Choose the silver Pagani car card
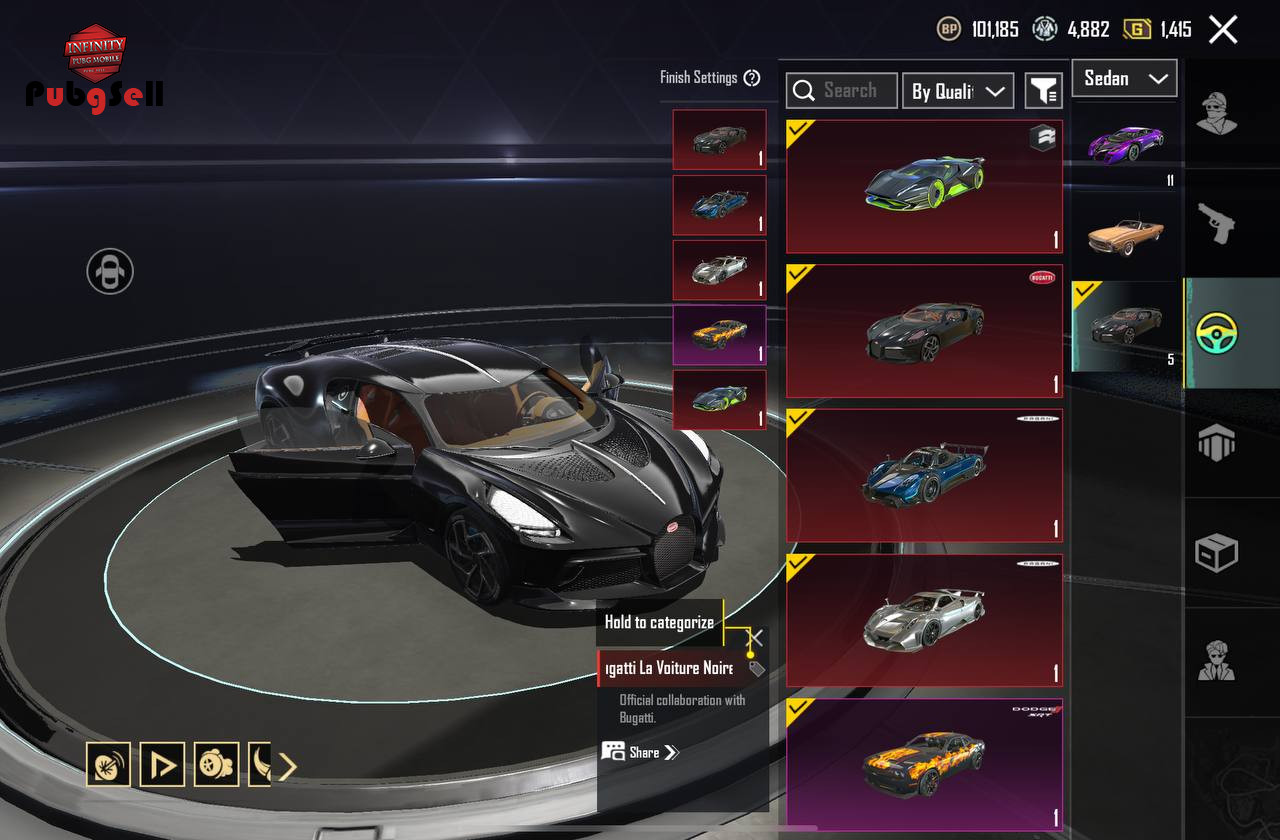1280x840 pixels. [x=924, y=620]
